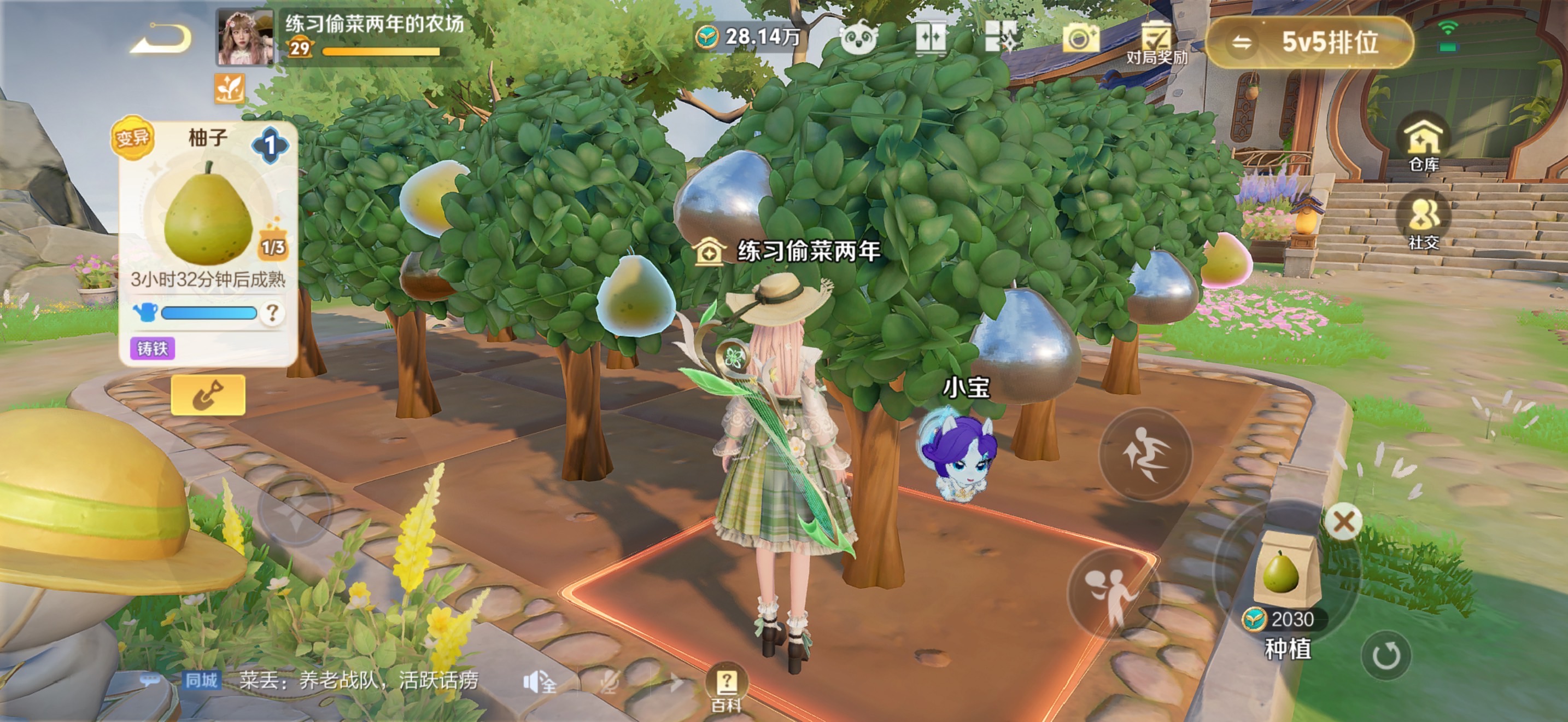Tap the jump action button
The width and height of the screenshot is (1568, 722).
[x=1144, y=455]
